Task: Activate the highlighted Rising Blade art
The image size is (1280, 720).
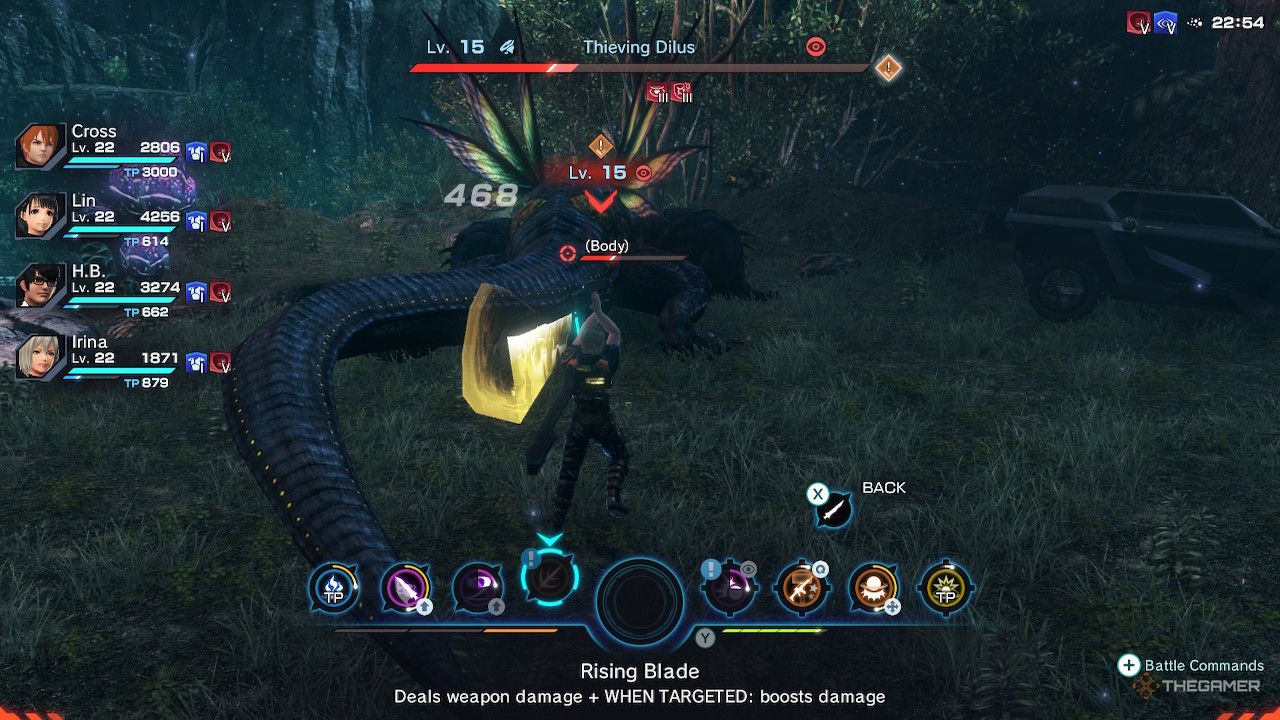Action: click(x=548, y=577)
